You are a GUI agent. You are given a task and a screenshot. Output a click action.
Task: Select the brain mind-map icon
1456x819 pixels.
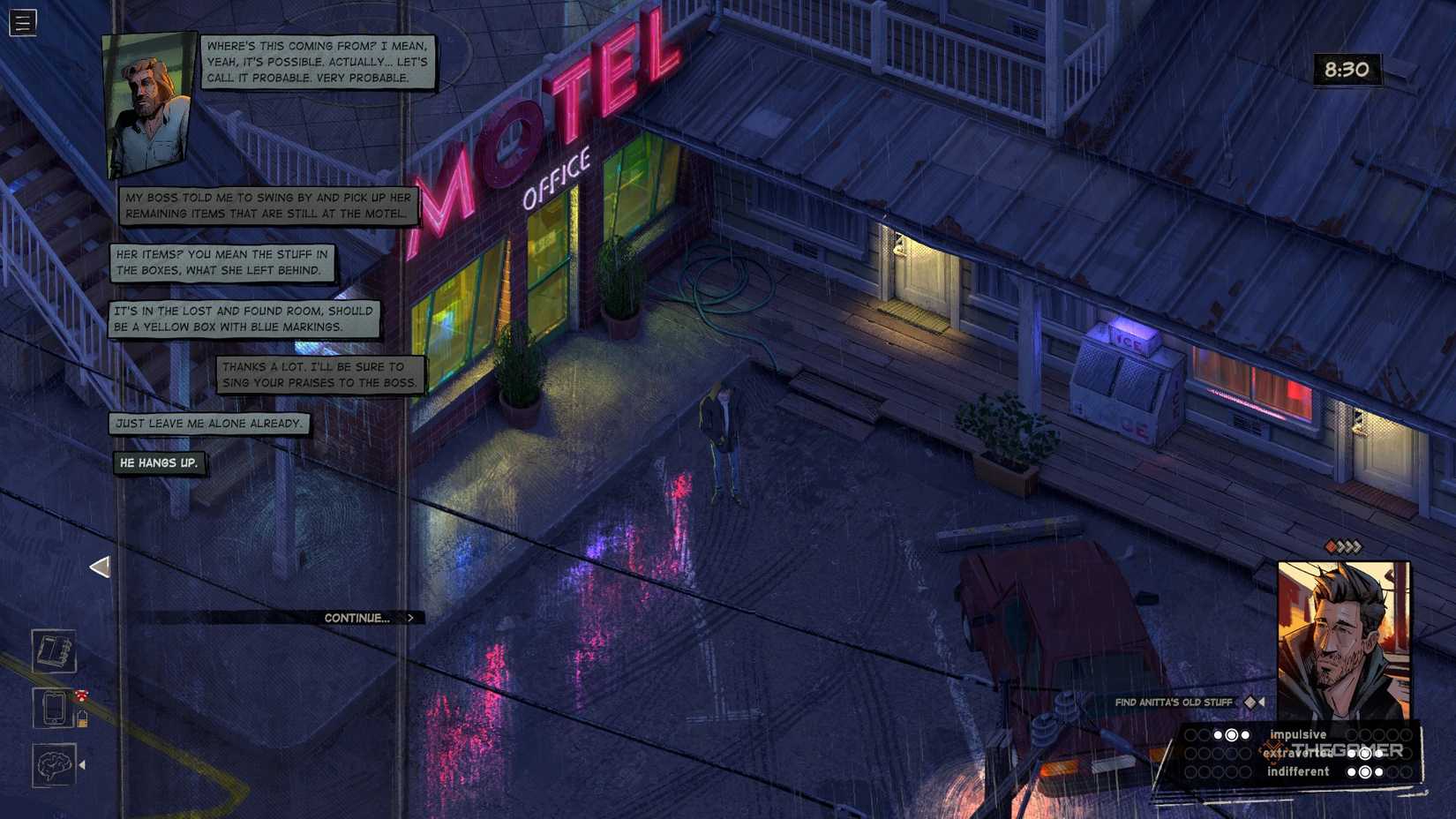tap(53, 764)
